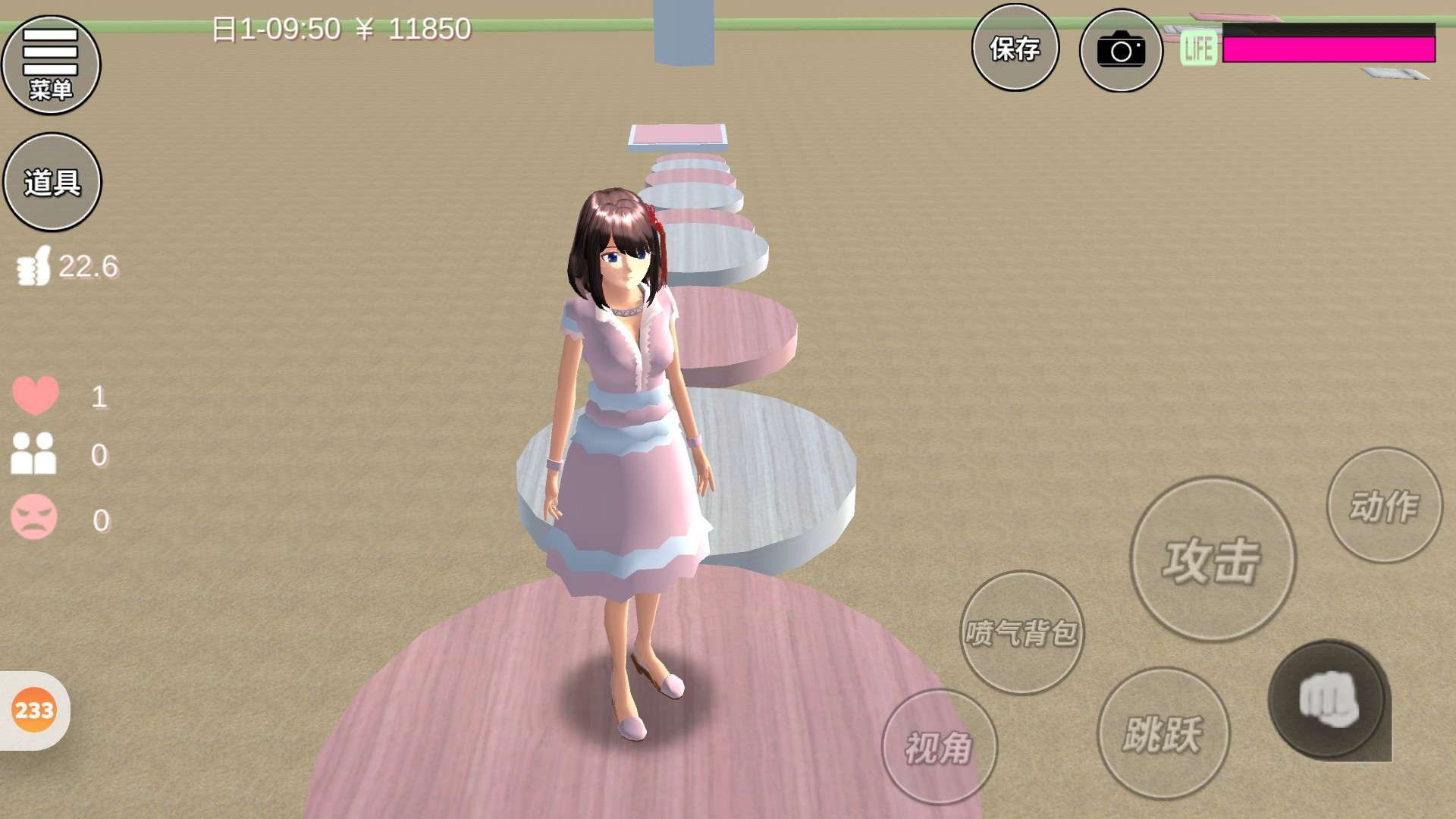Use the 喷气背包 jetpack button
This screenshot has width=1456, height=819.
coord(1021,632)
